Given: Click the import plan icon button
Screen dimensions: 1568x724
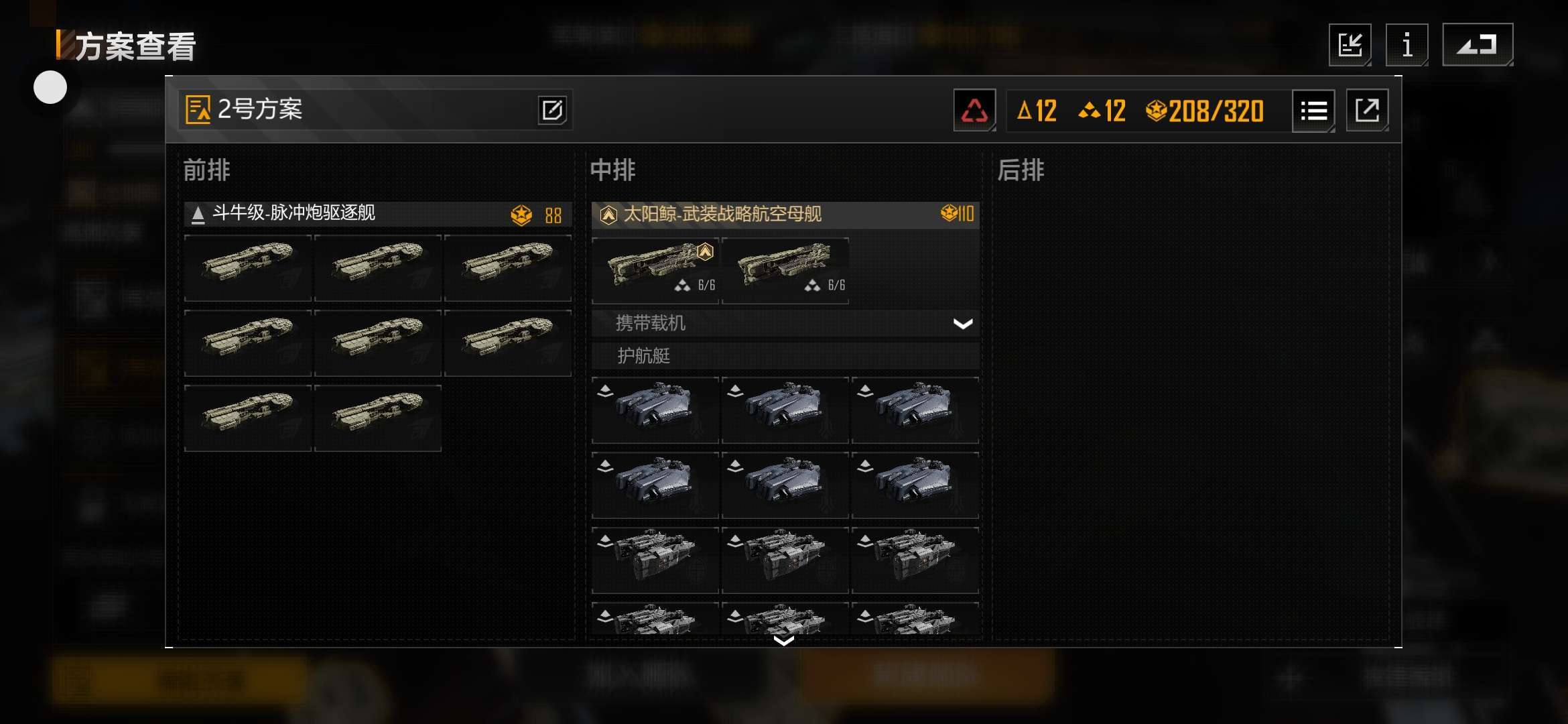Looking at the screenshot, I should [x=1350, y=46].
